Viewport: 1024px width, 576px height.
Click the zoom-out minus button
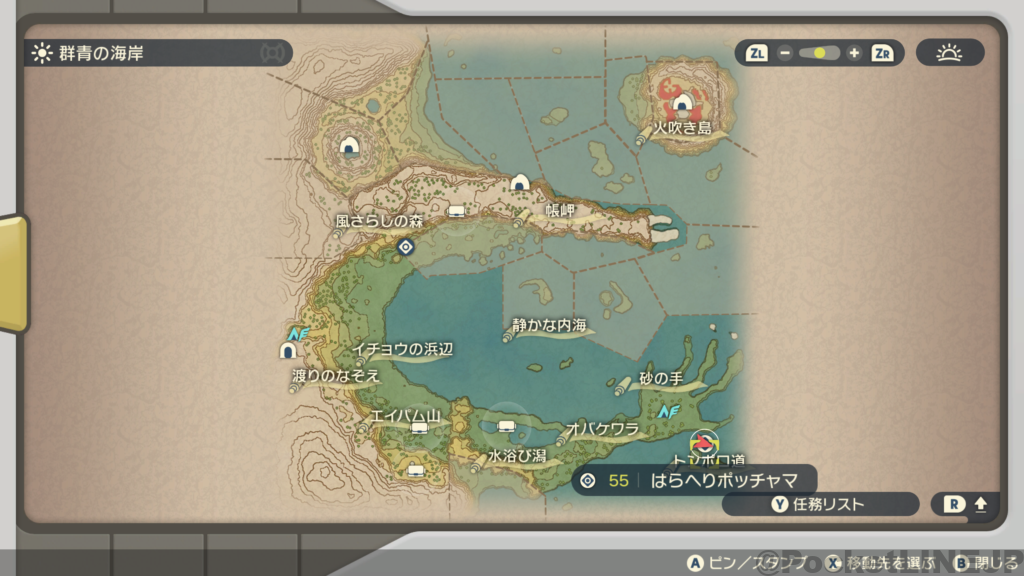coord(785,53)
